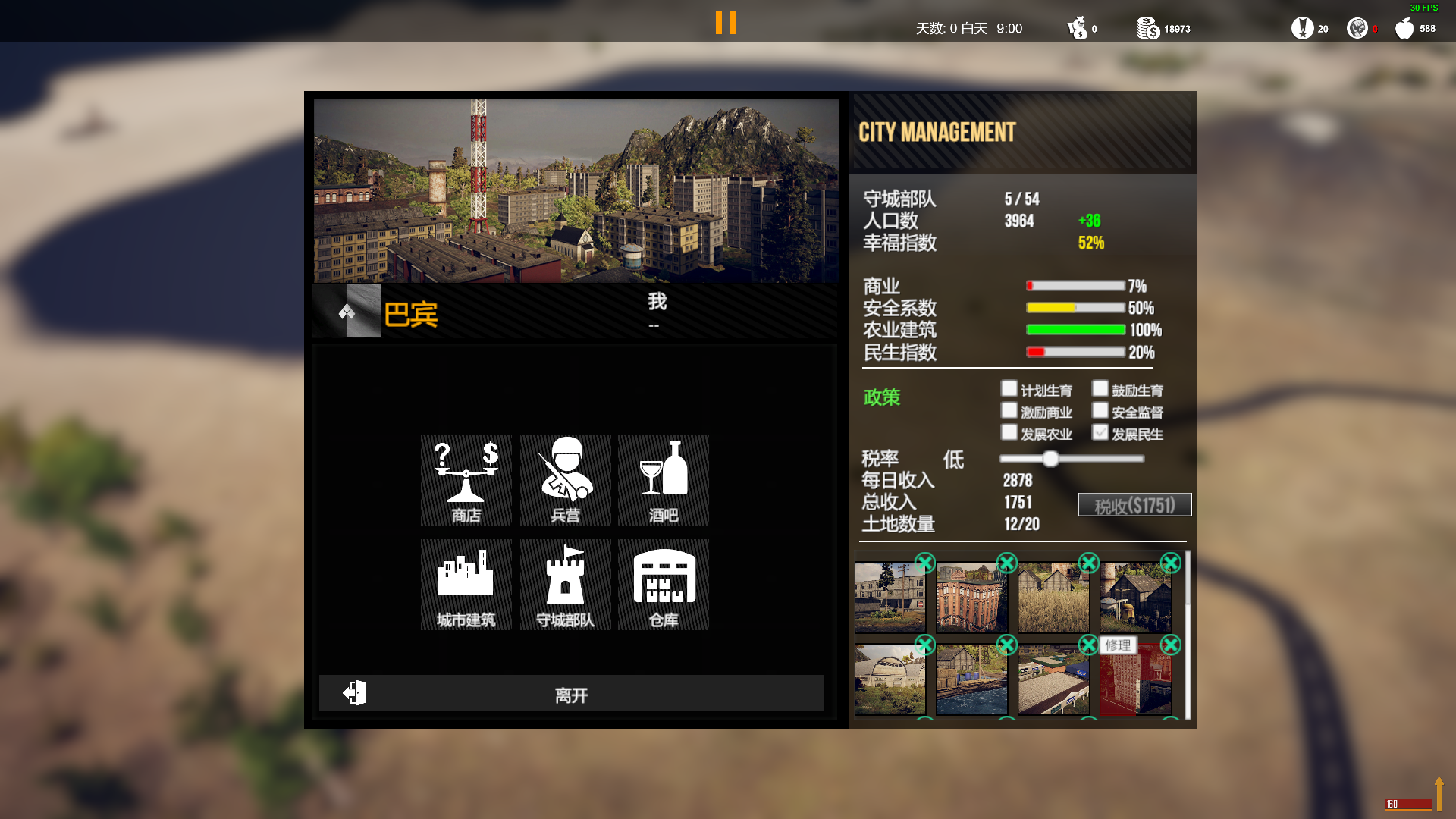Open 城市建筑 city buildings
The image size is (1456, 819).
pos(466,585)
